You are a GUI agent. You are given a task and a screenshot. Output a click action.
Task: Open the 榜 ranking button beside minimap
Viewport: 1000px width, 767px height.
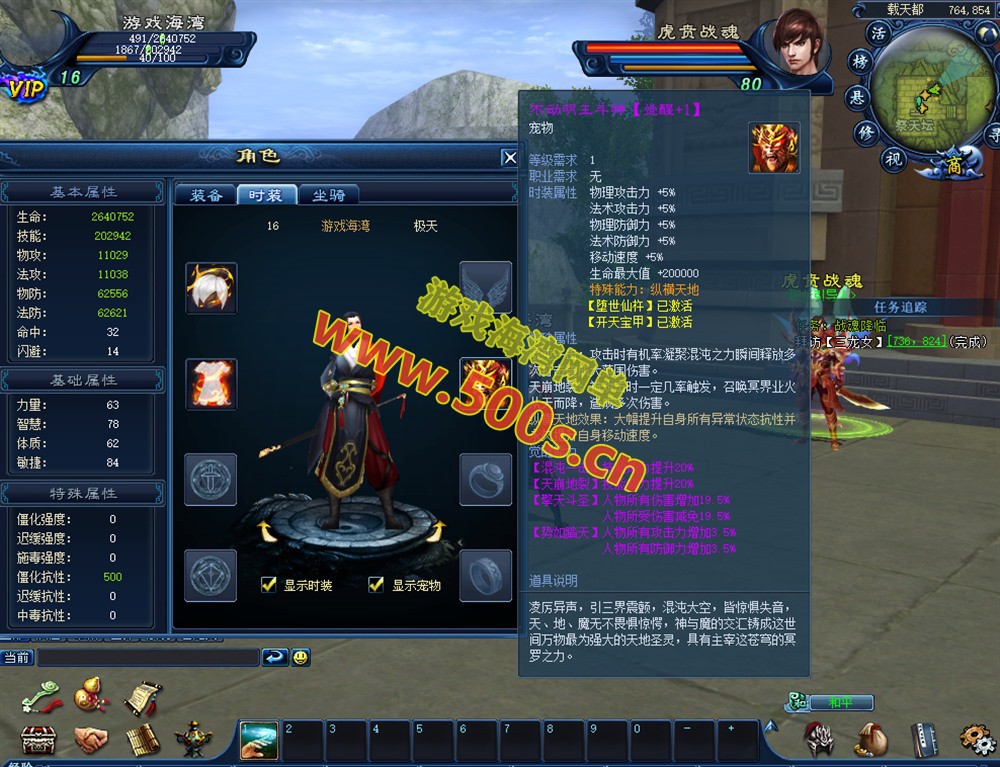click(859, 62)
